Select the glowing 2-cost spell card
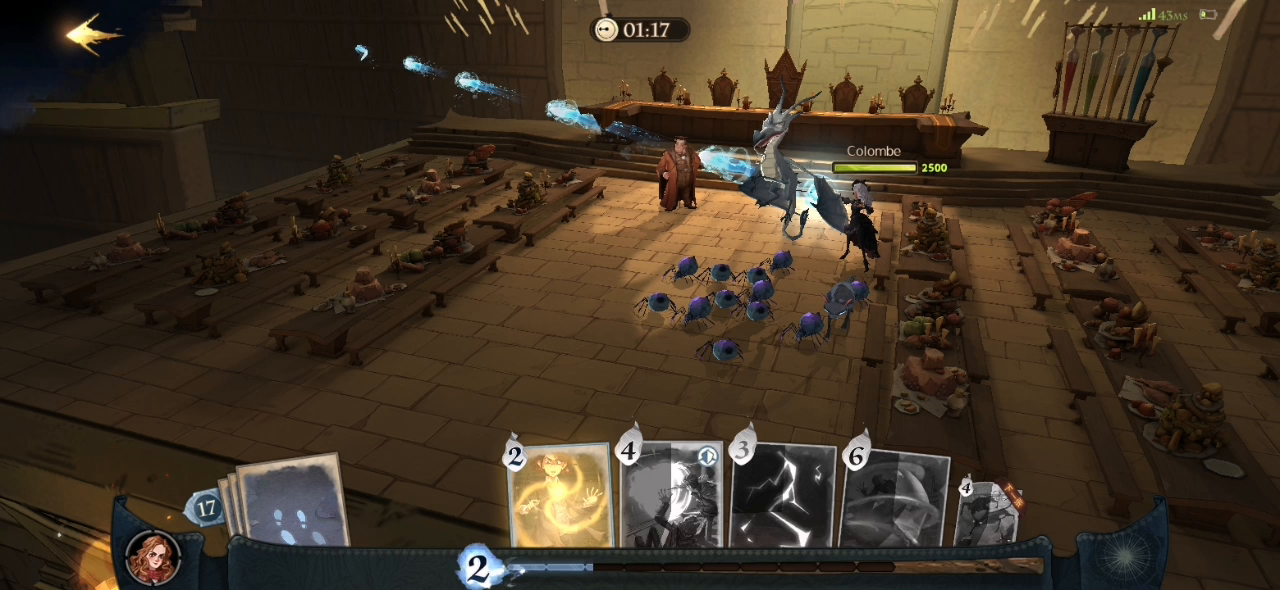 pos(560,495)
